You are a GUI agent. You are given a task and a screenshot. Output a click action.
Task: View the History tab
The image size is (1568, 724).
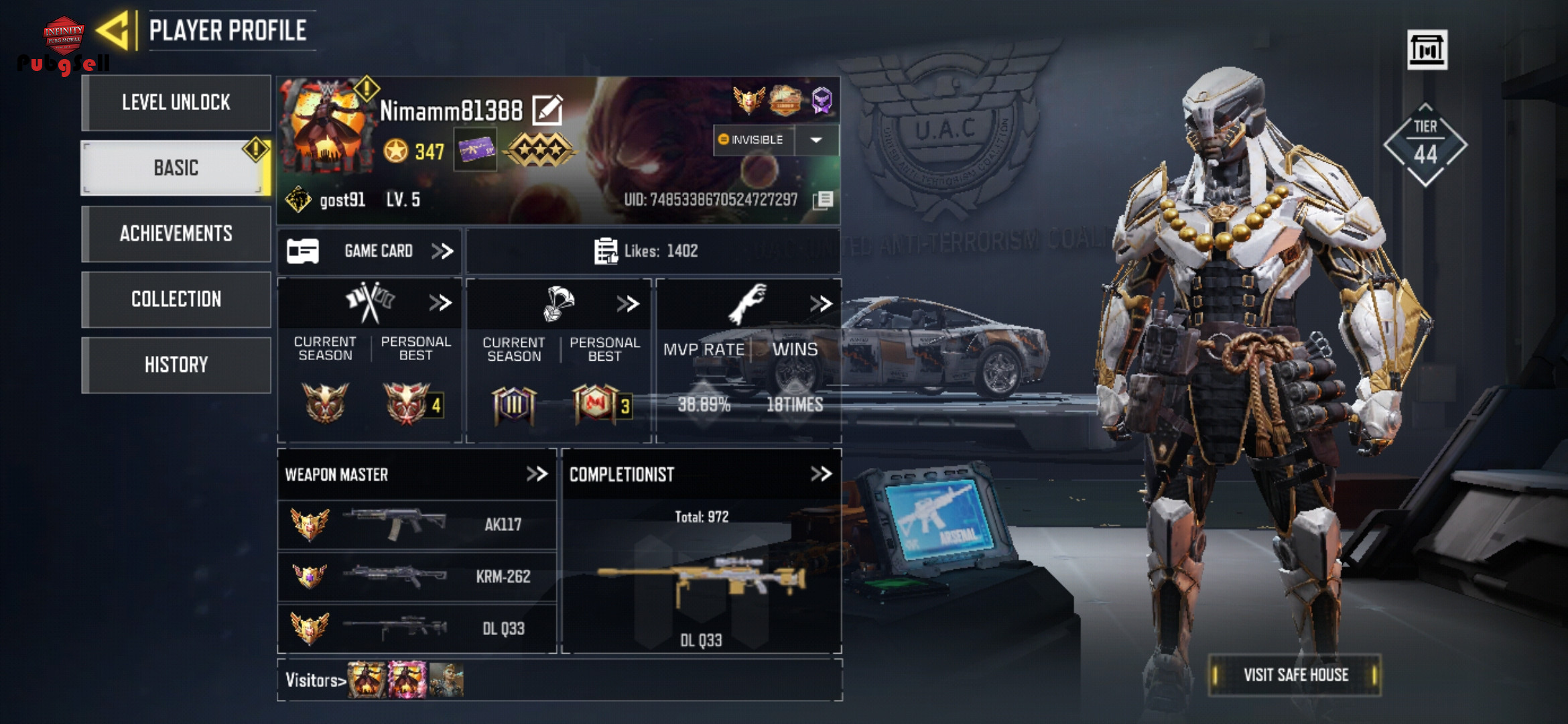point(176,365)
